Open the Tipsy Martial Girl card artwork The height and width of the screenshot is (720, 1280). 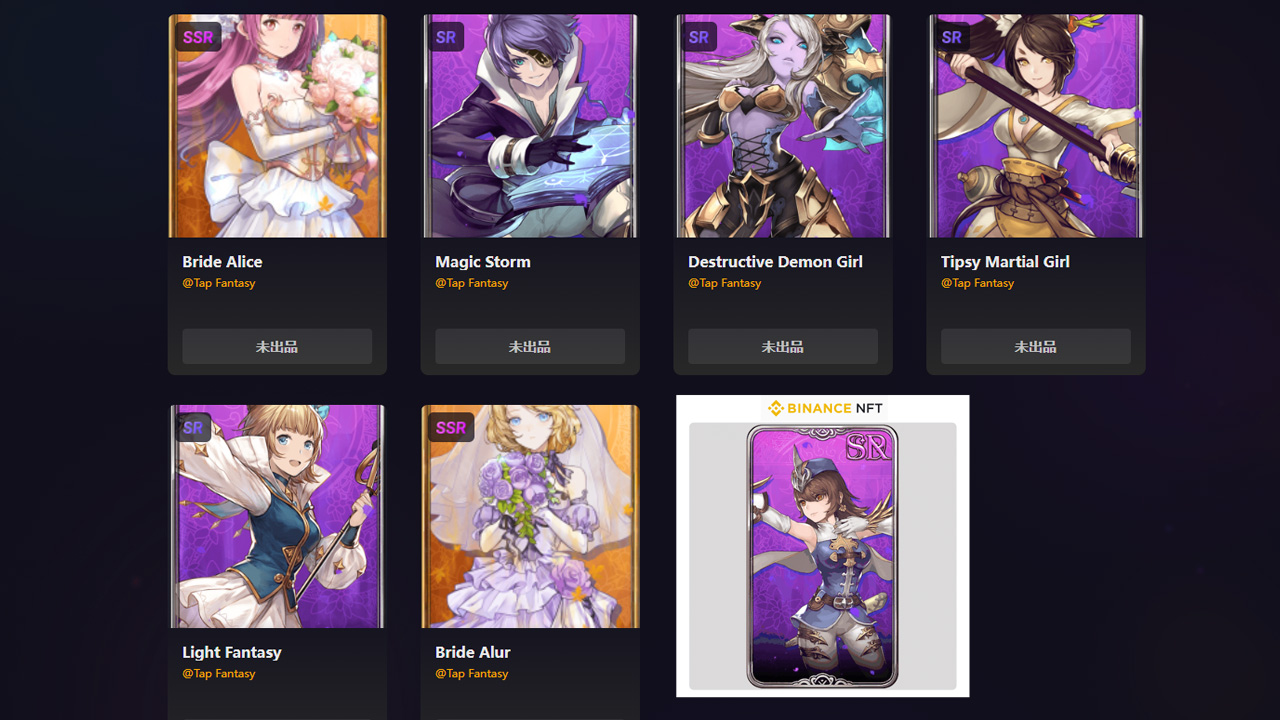(x=1035, y=125)
